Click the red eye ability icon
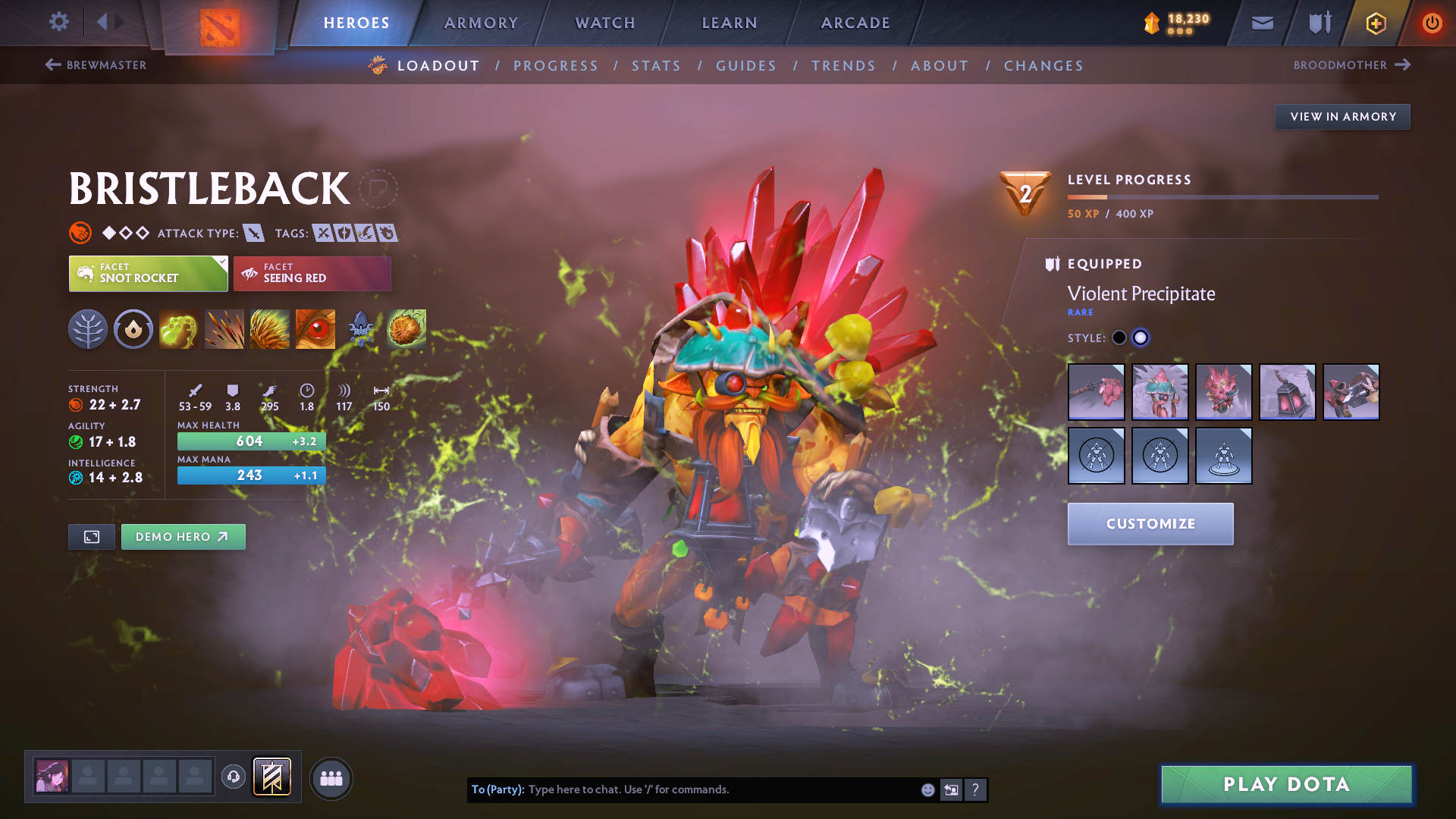This screenshot has height=819, width=1456. [x=315, y=328]
